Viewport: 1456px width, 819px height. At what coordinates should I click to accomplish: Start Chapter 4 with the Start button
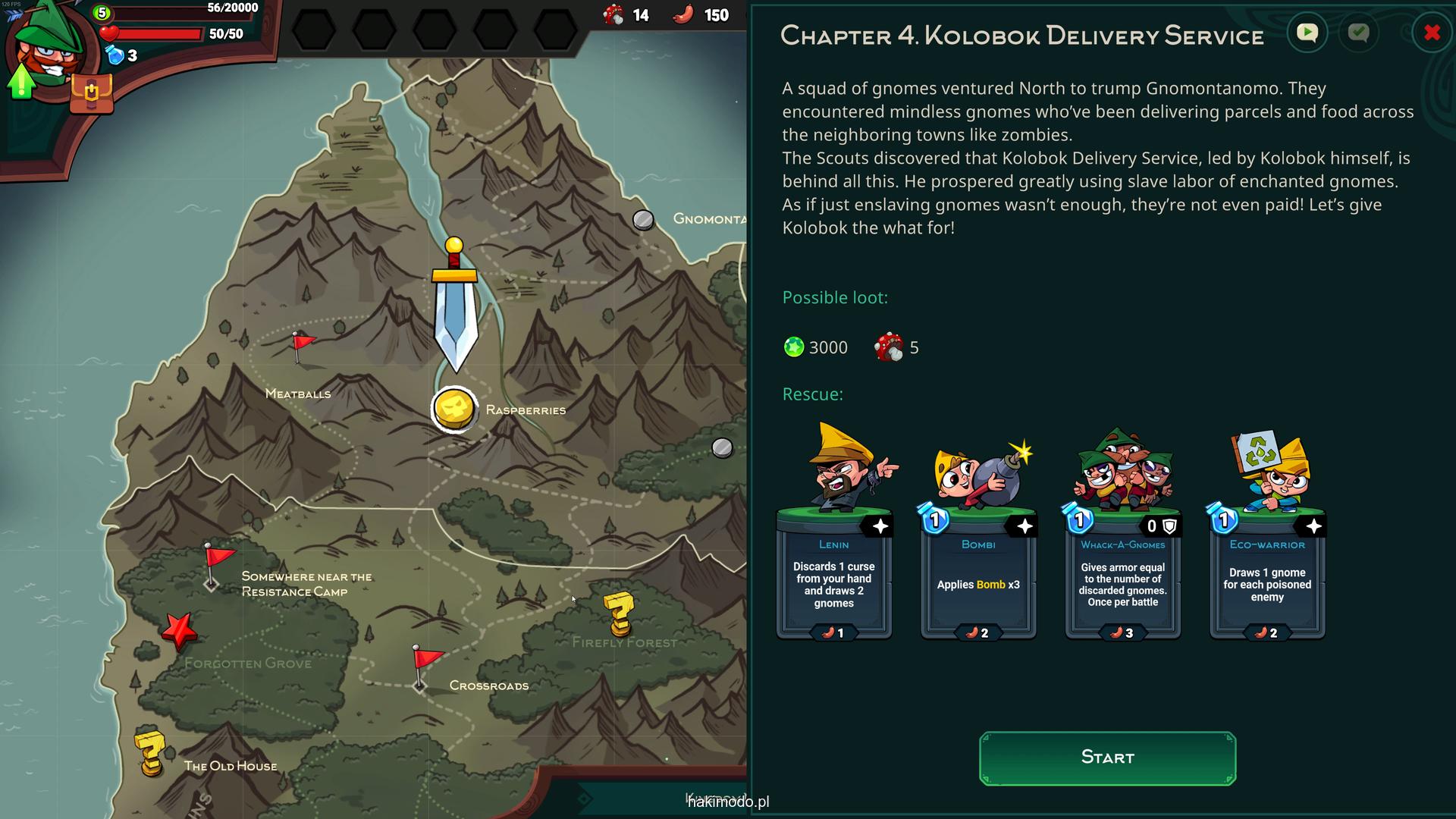pyautogui.click(x=1107, y=758)
